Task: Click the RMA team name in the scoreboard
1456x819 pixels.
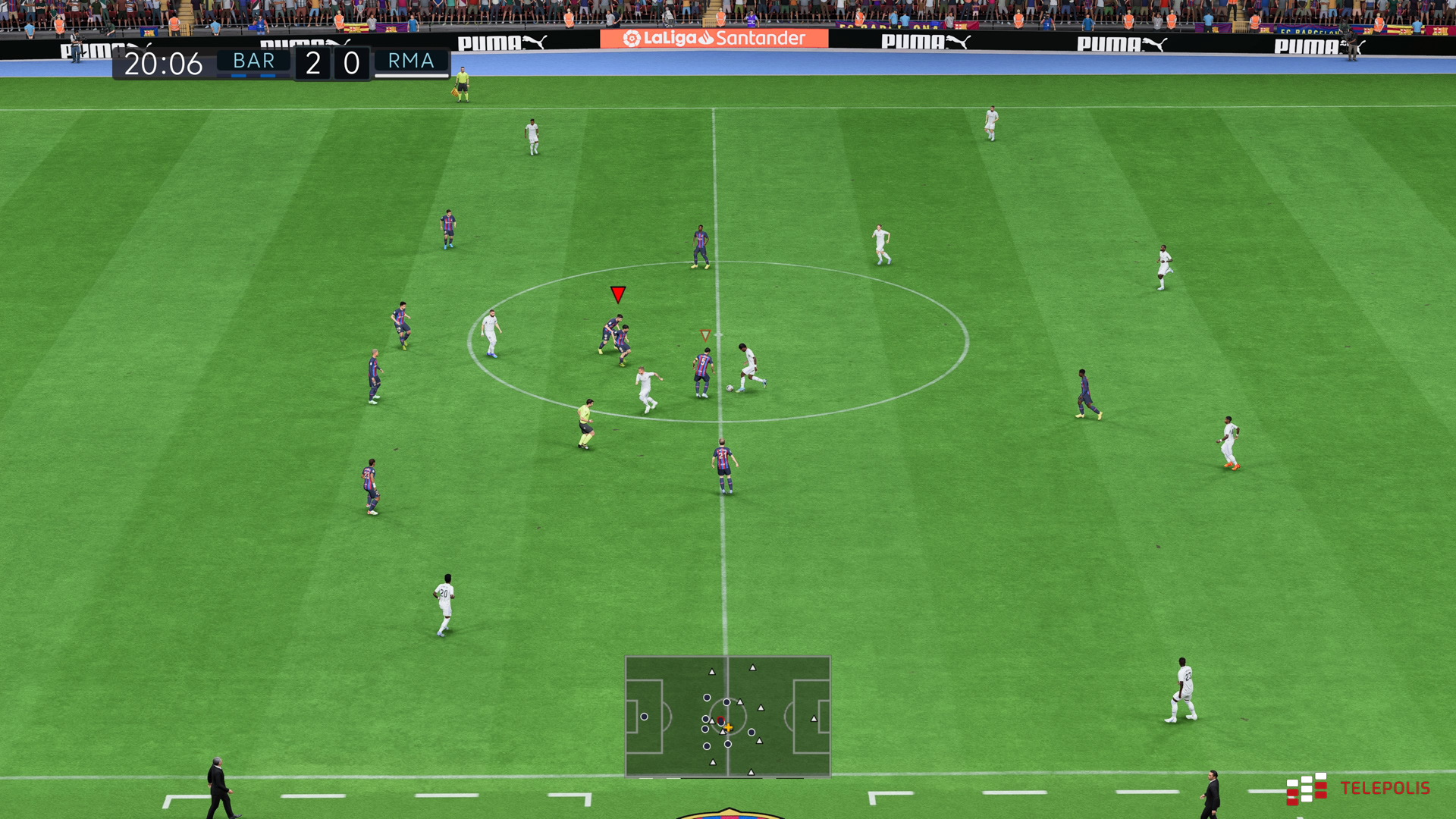Action: click(411, 61)
